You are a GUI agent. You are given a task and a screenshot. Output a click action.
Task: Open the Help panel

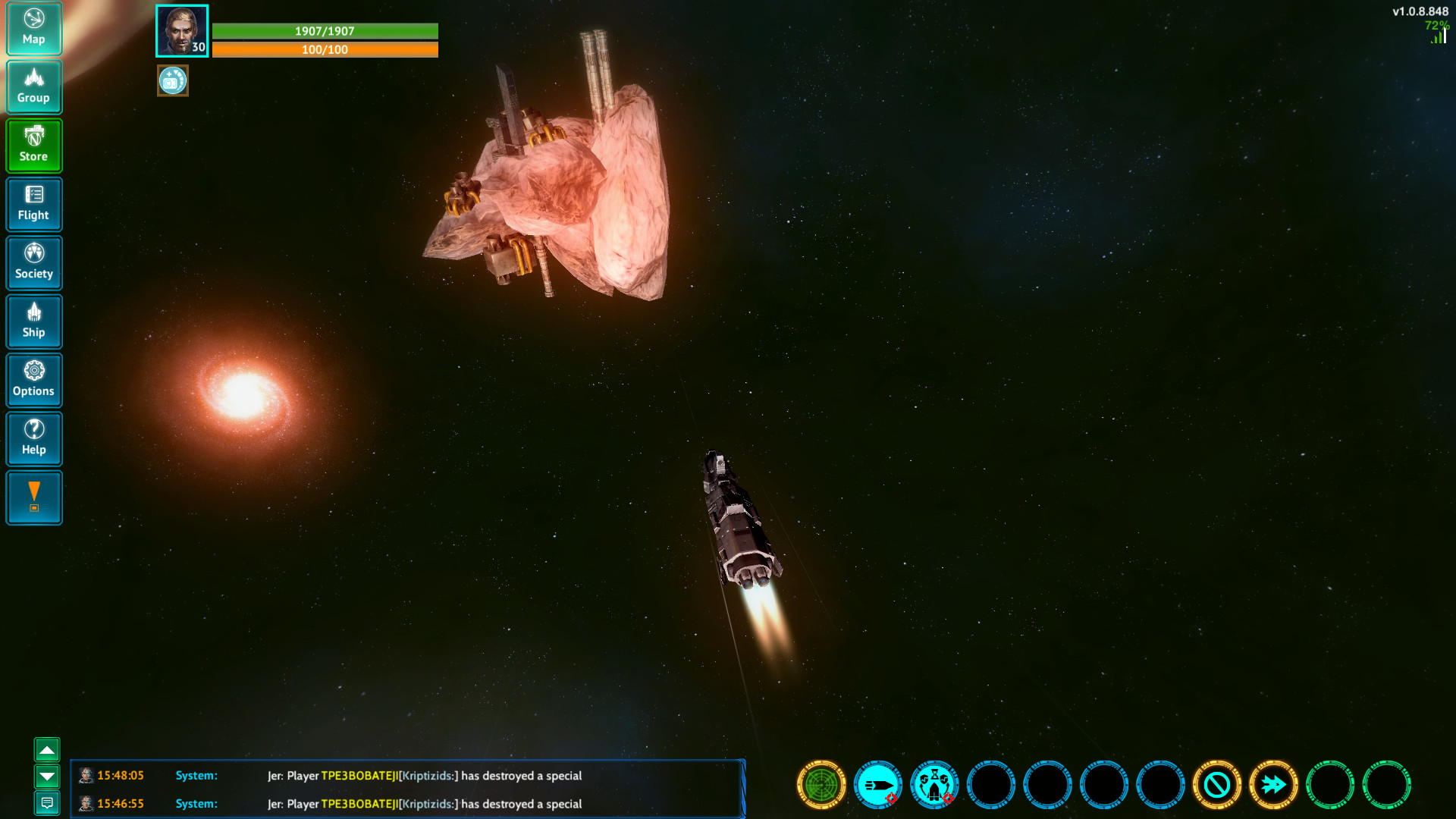click(x=33, y=439)
